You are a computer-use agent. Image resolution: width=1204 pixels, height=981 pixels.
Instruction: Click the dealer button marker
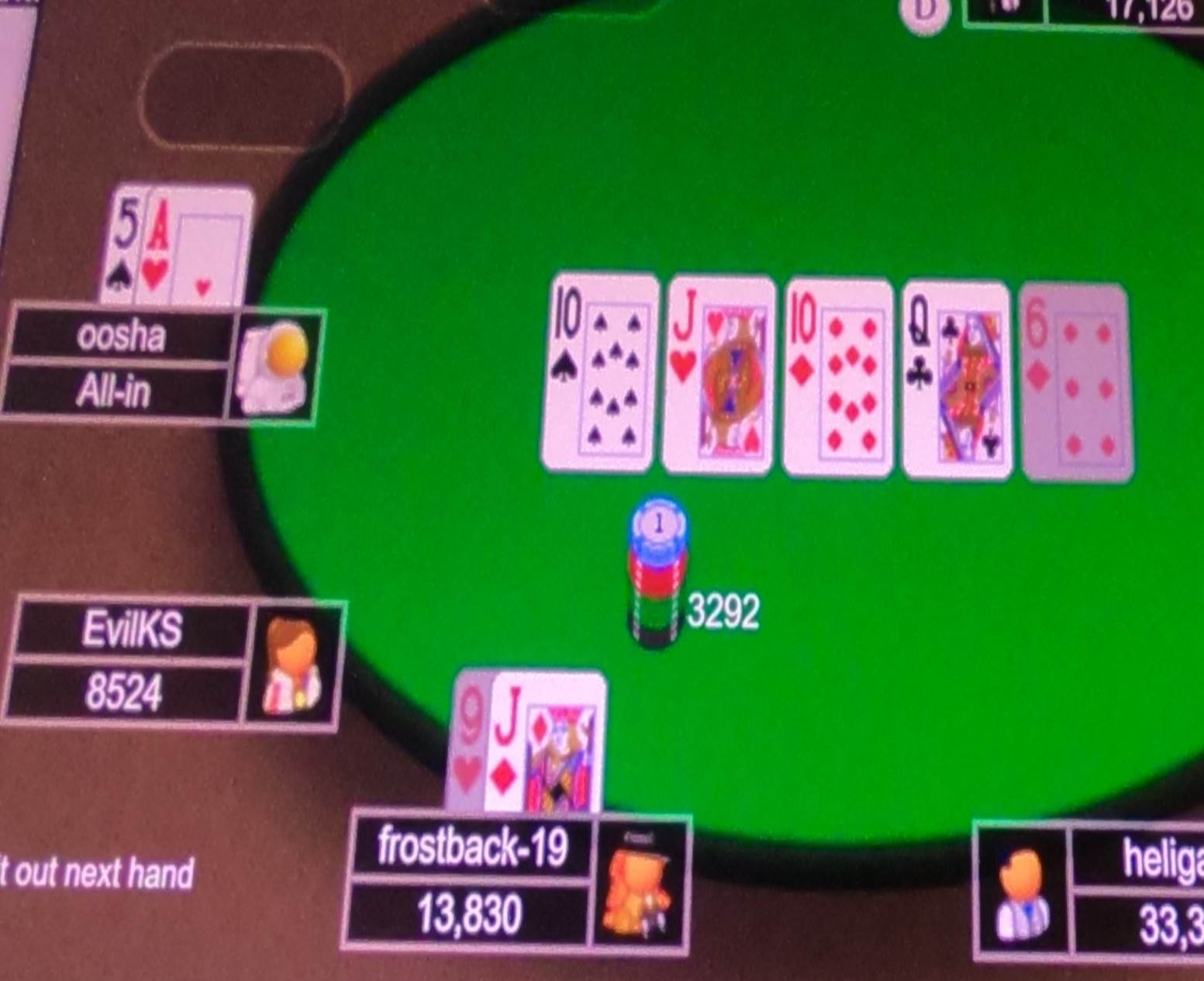point(923,12)
